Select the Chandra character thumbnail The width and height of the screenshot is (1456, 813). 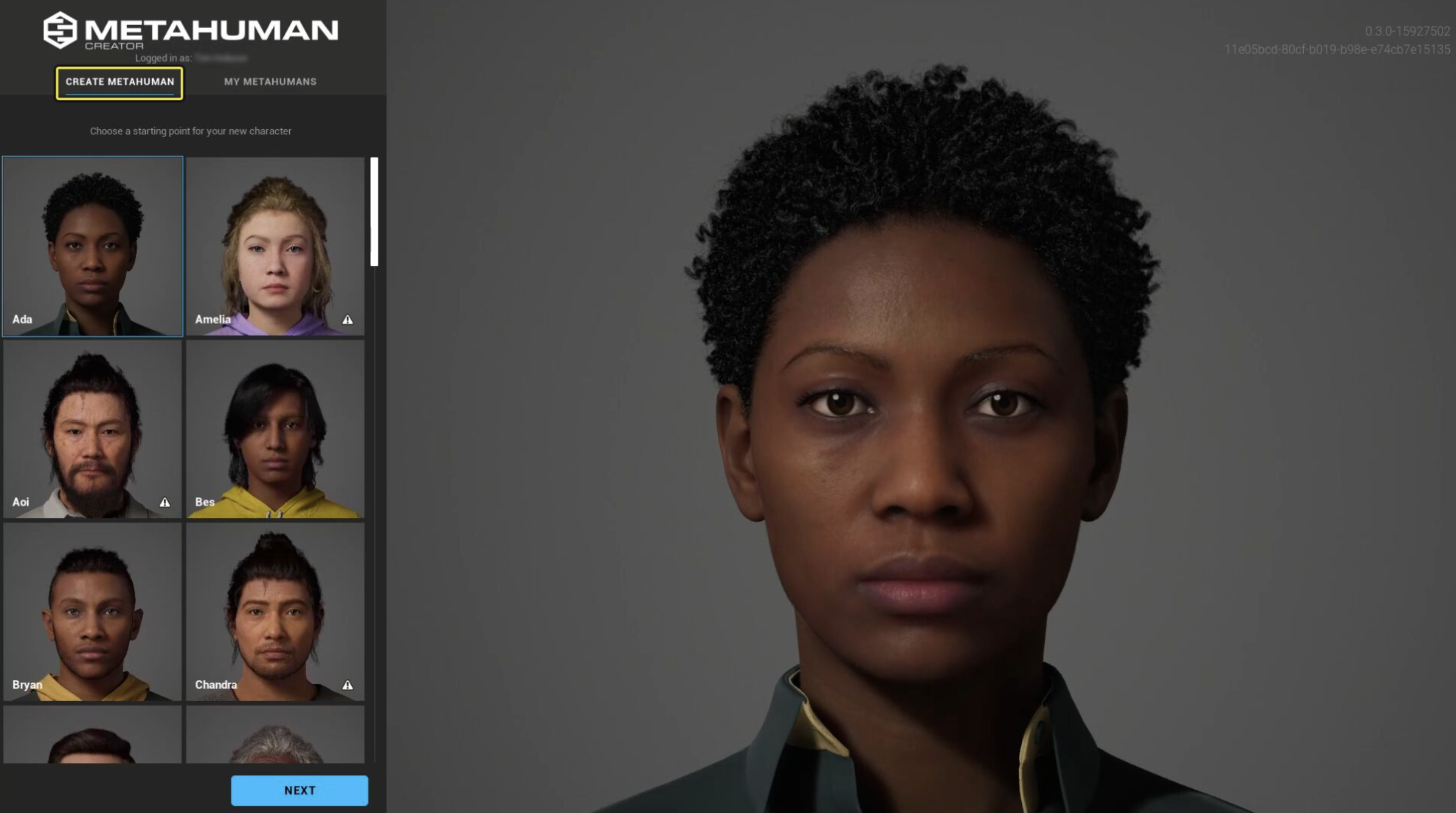(275, 612)
